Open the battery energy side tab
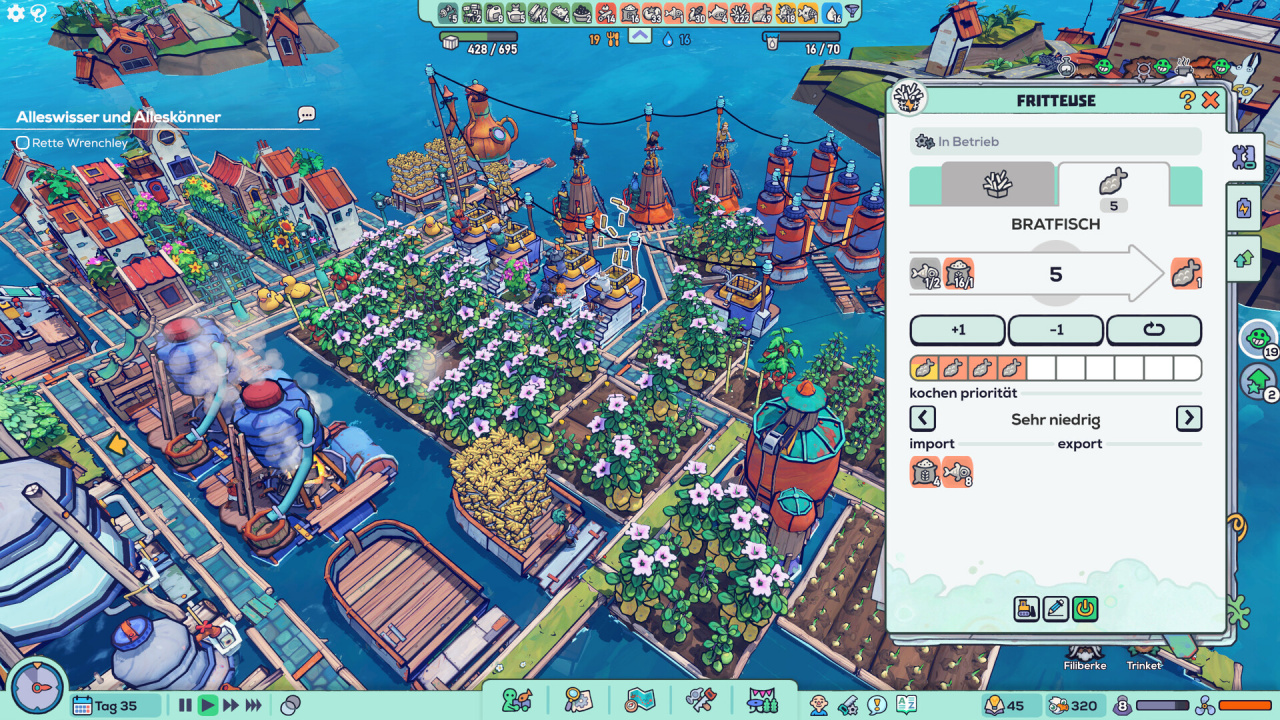 point(1244,208)
